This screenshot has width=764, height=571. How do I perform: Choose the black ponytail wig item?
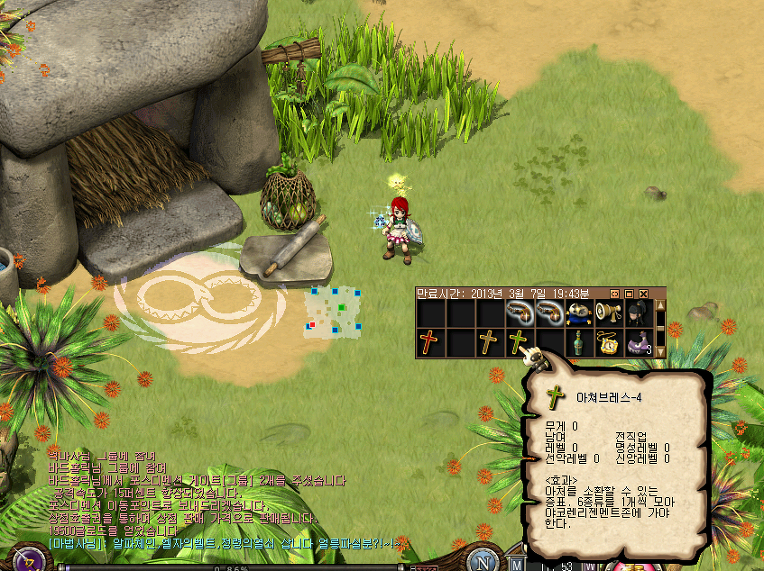tap(637, 314)
